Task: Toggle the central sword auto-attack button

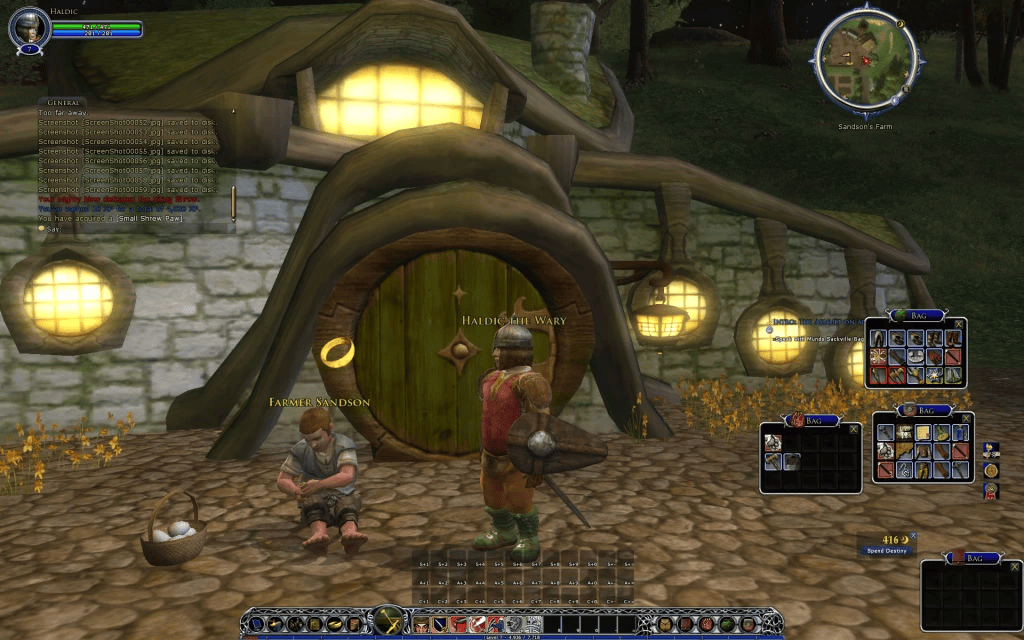Action: pos(388,621)
